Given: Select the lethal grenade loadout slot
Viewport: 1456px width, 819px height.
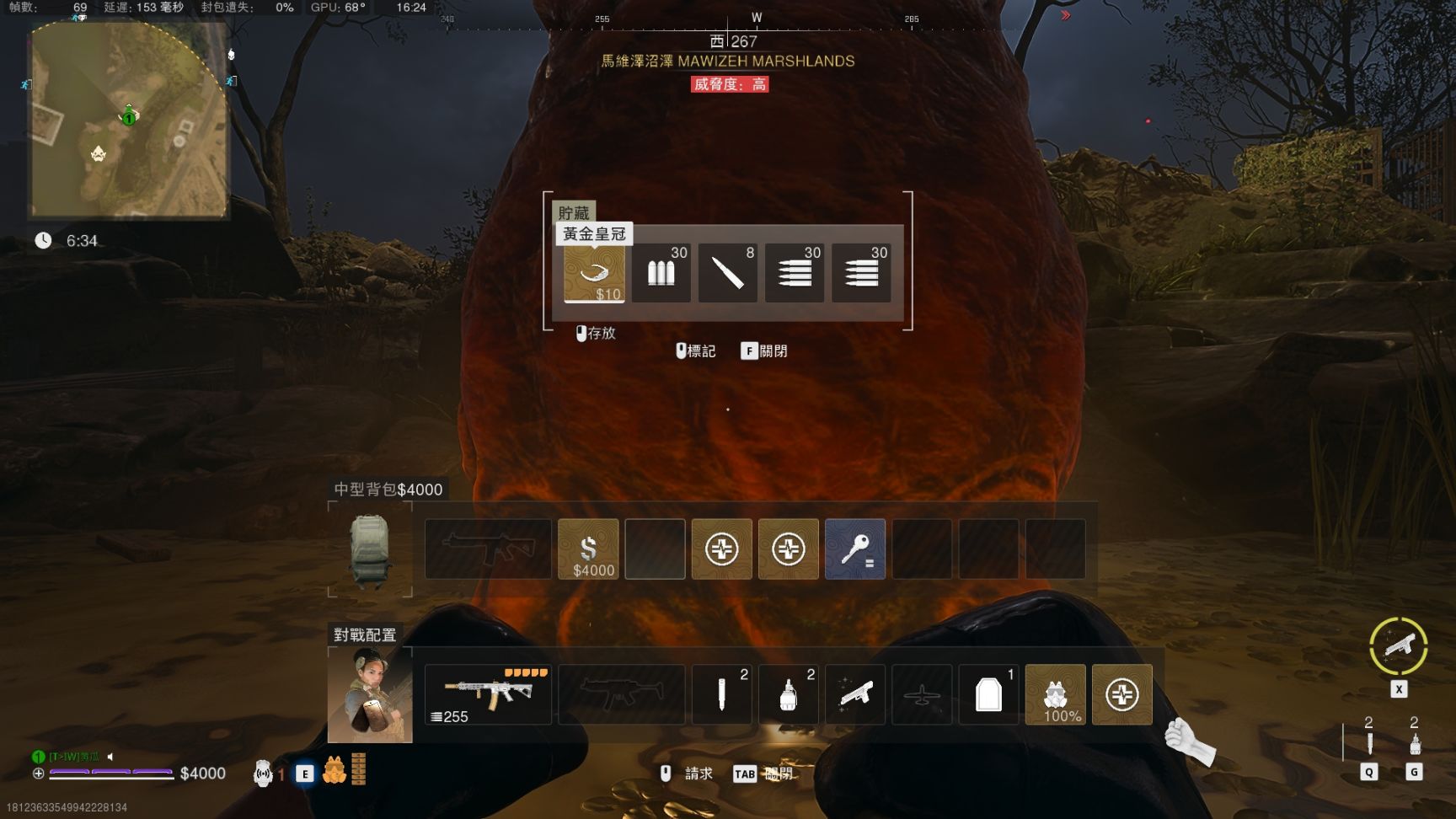Looking at the screenshot, I should (x=788, y=694).
